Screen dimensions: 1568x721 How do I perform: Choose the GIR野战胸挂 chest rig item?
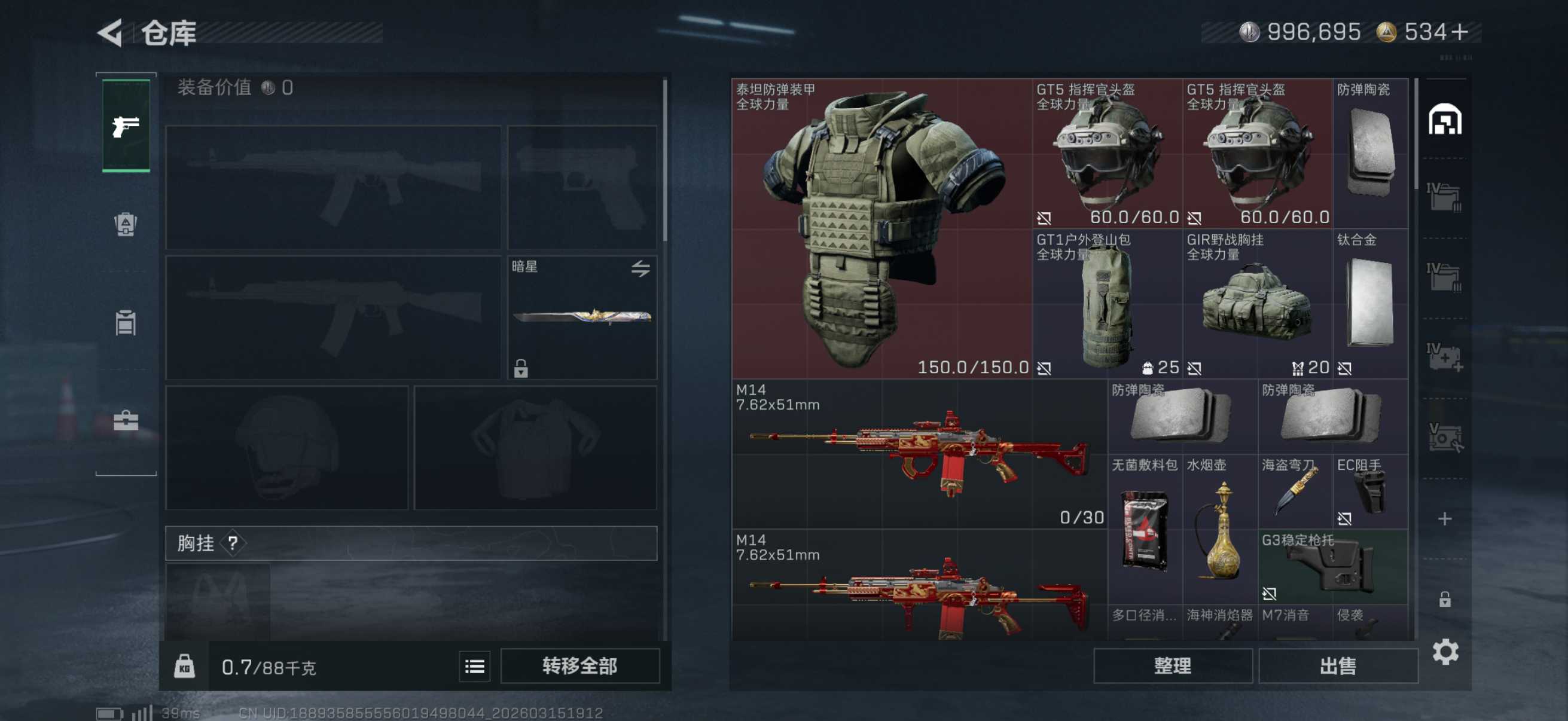1257,304
